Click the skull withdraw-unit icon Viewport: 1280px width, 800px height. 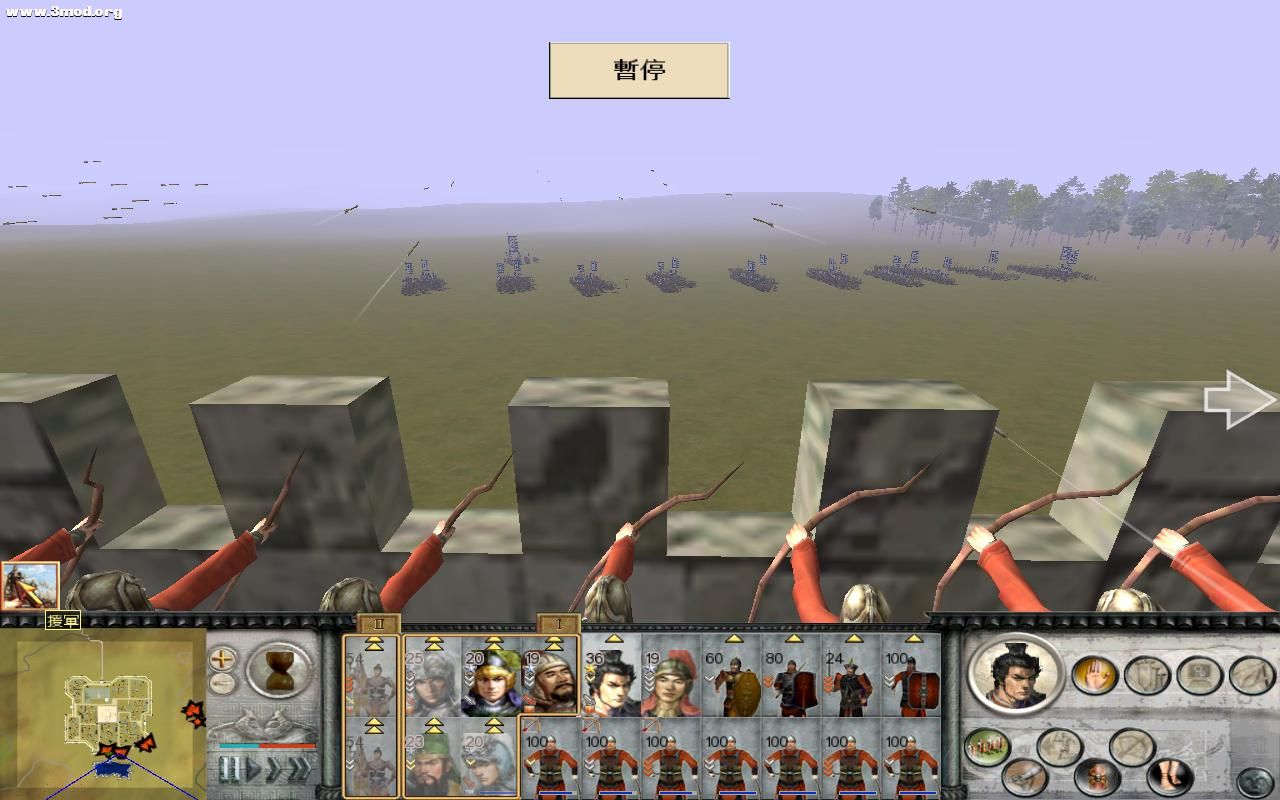pos(1097,776)
